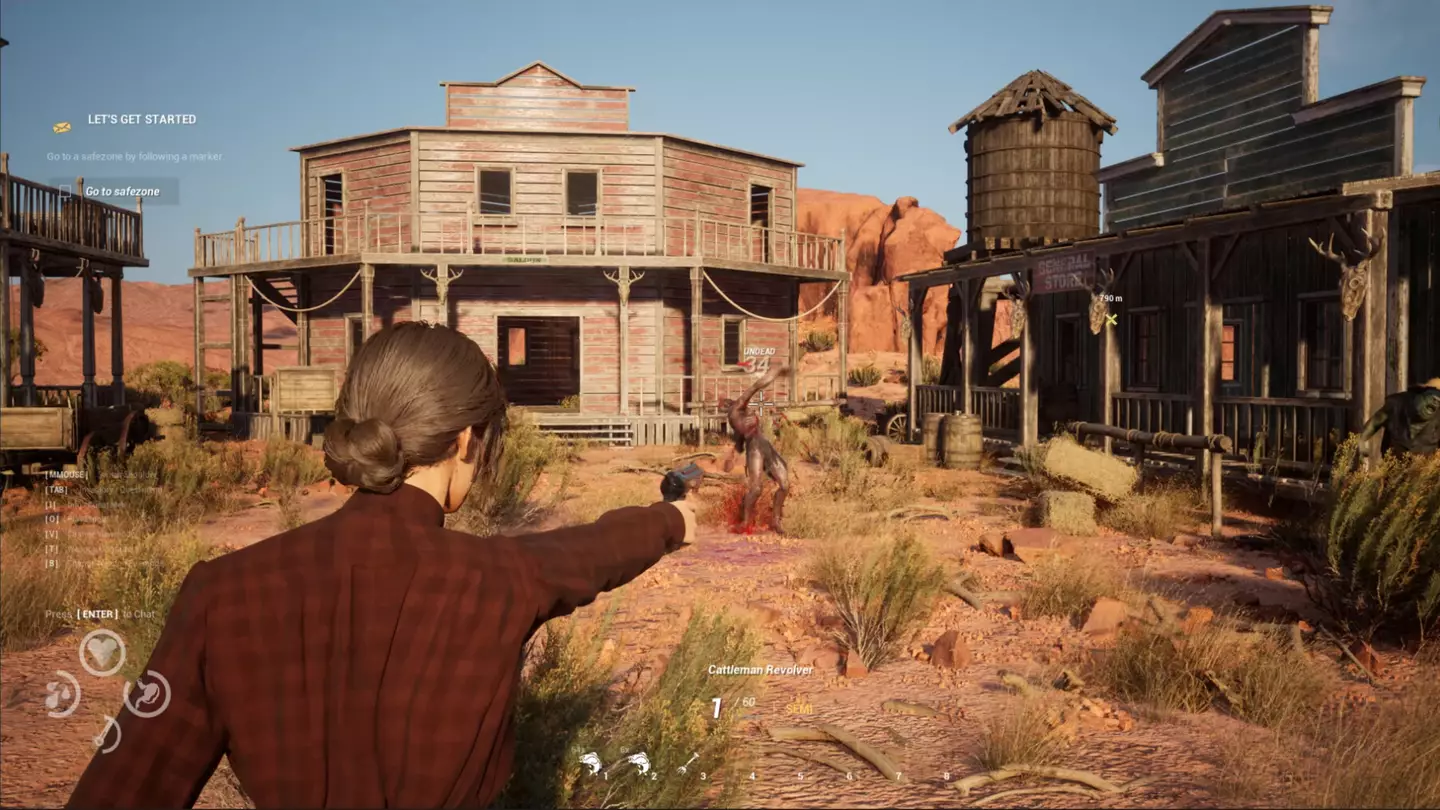Select the Go to safezone objective

[x=122, y=191]
